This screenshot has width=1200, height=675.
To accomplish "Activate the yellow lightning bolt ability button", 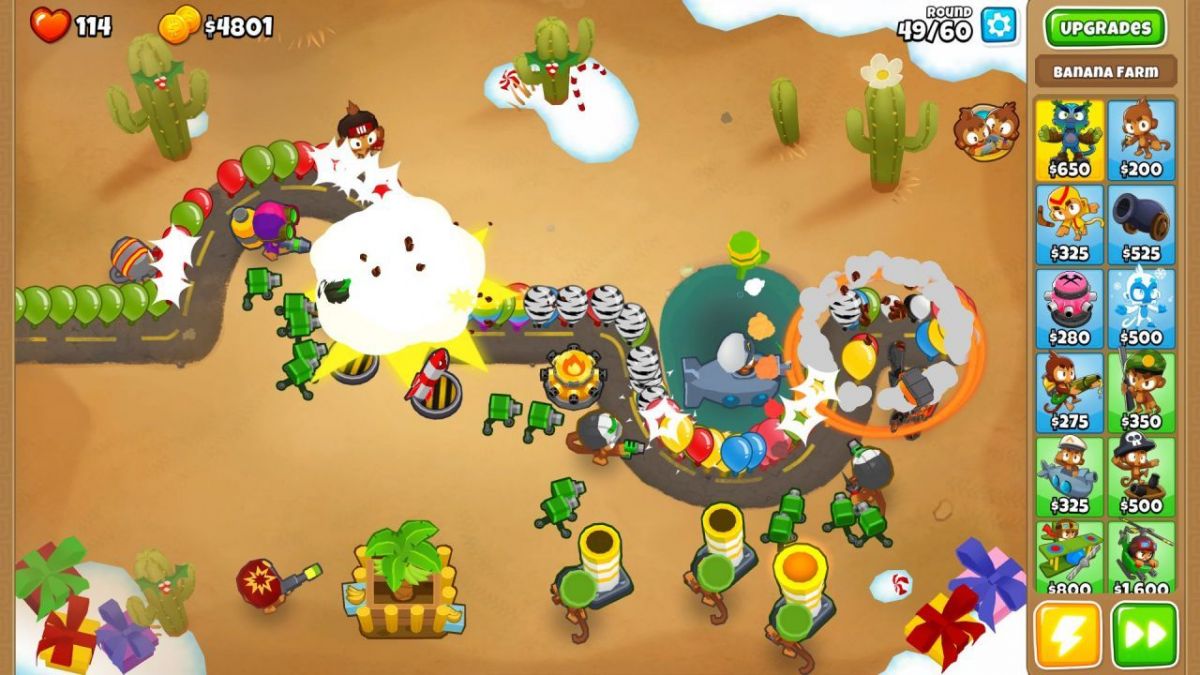I will point(1067,635).
